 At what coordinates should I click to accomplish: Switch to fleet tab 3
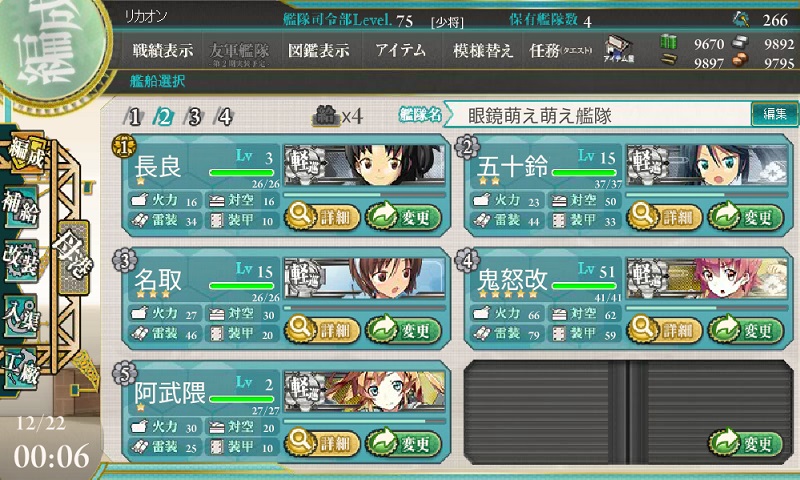195,116
